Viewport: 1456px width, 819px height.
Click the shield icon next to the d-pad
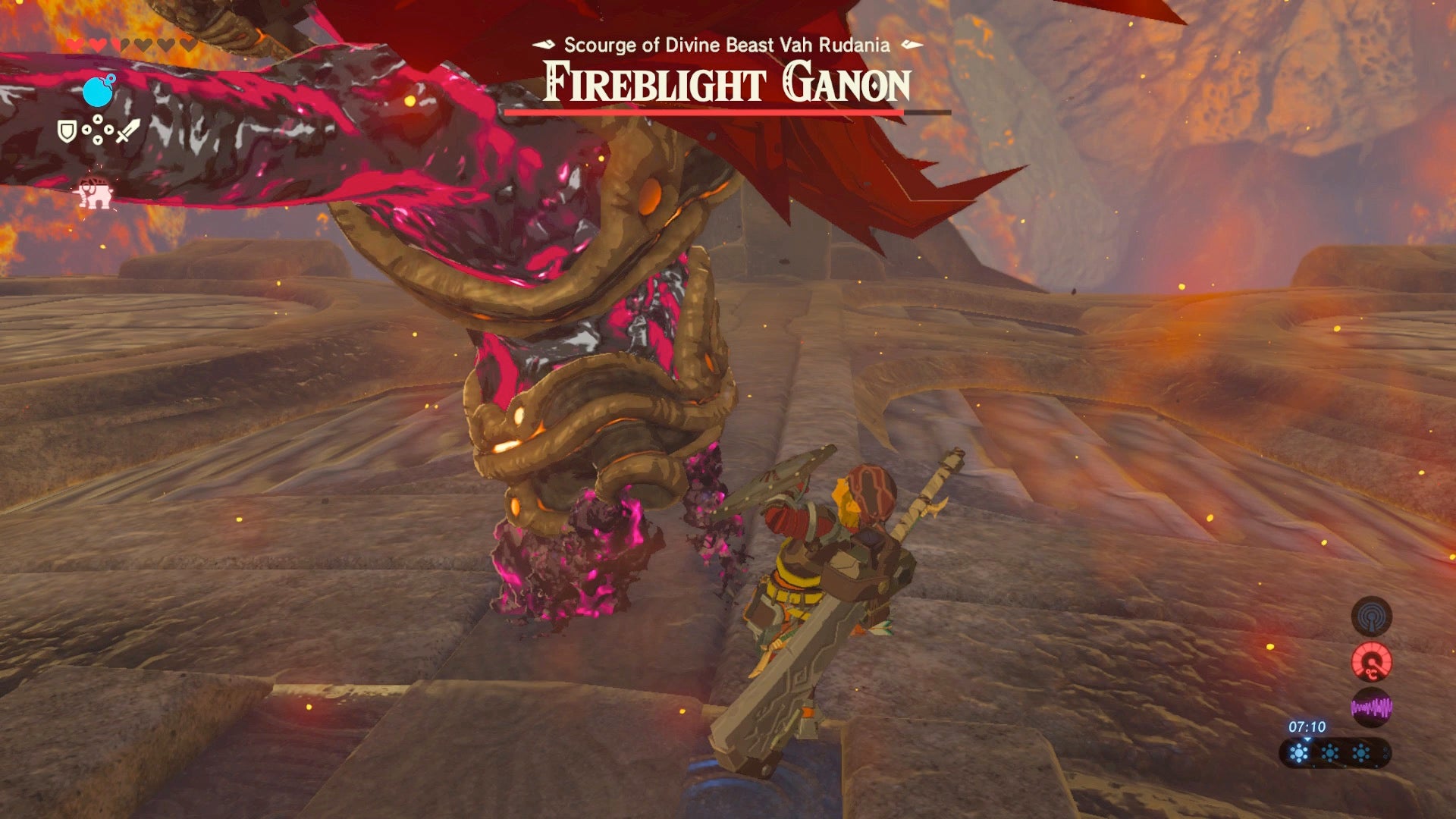point(67,130)
